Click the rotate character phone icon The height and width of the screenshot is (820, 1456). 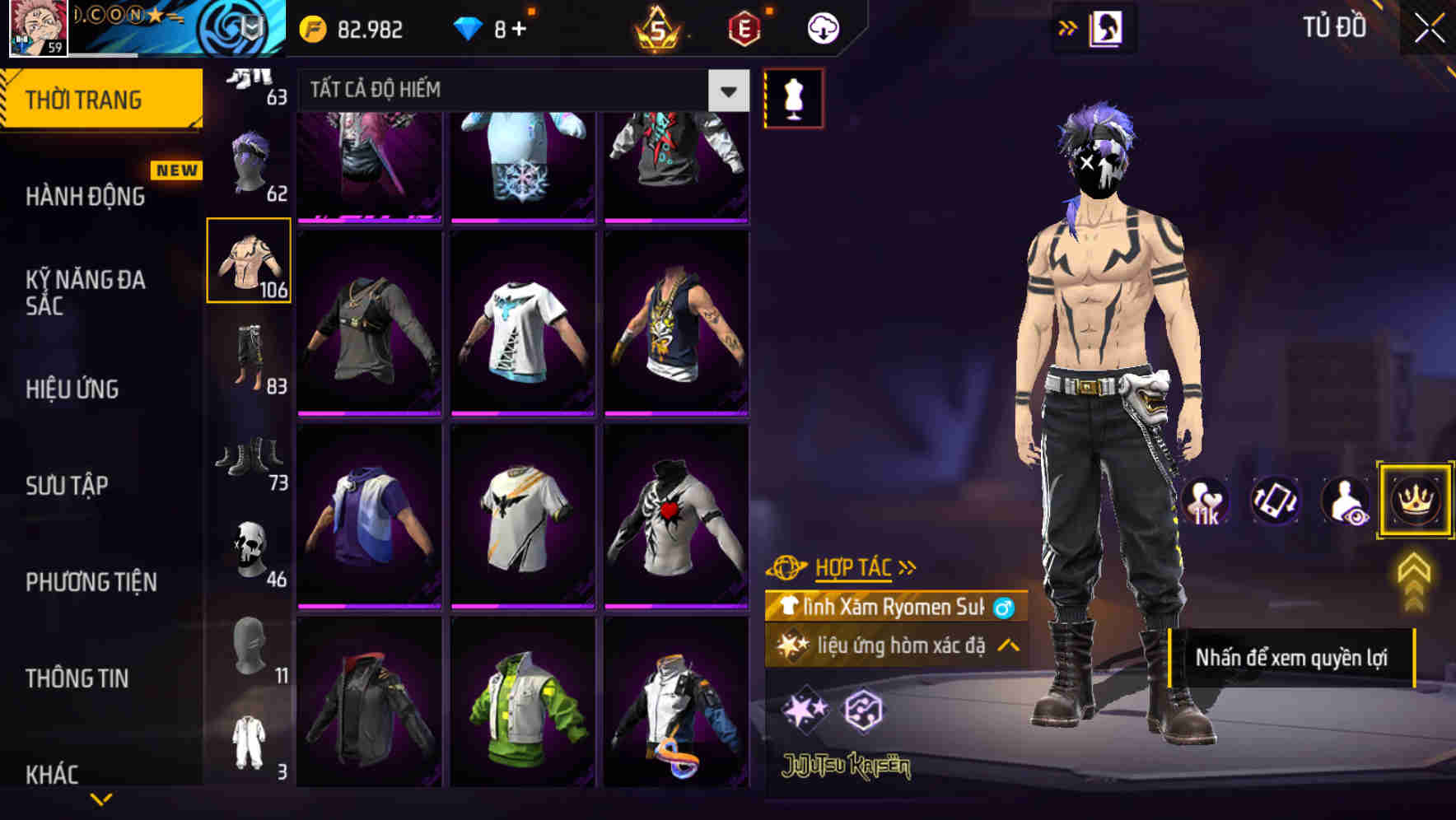coord(1274,501)
